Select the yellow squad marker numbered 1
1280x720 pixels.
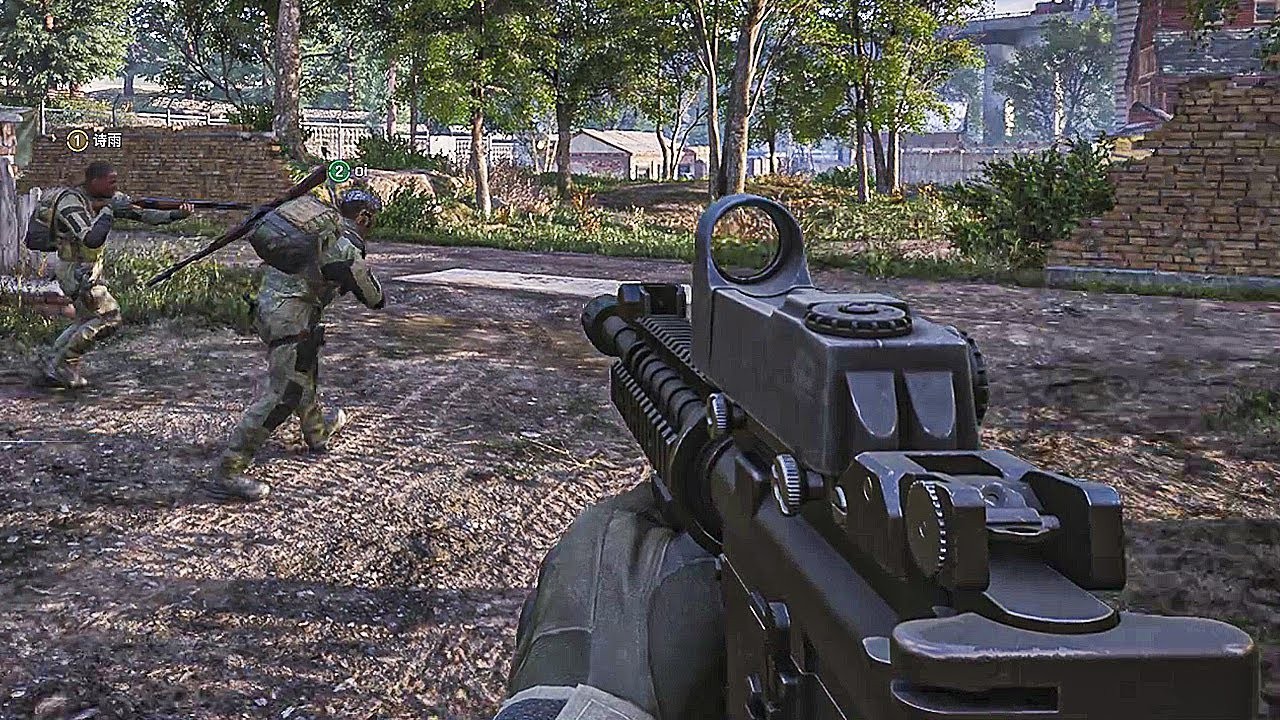[x=77, y=141]
